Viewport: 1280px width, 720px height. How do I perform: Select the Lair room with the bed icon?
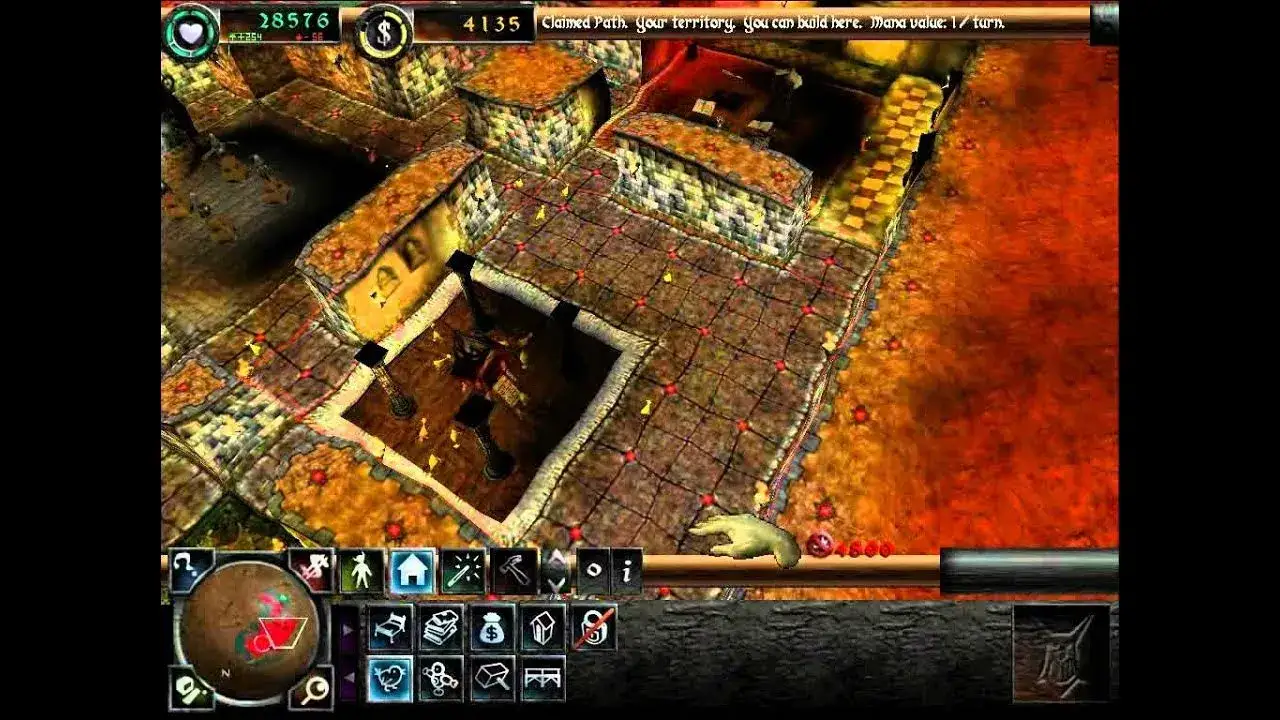[x=390, y=627]
